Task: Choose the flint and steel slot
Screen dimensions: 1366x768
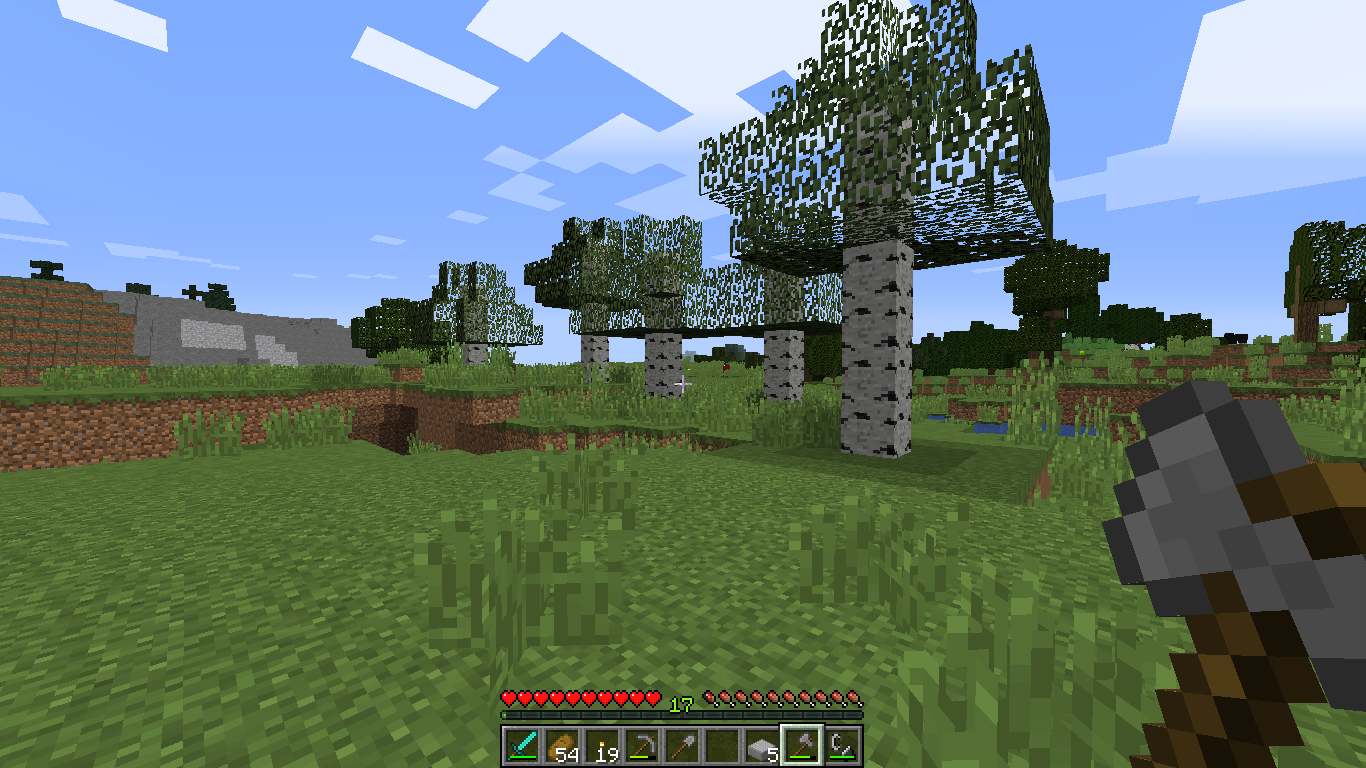Action: pos(842,746)
